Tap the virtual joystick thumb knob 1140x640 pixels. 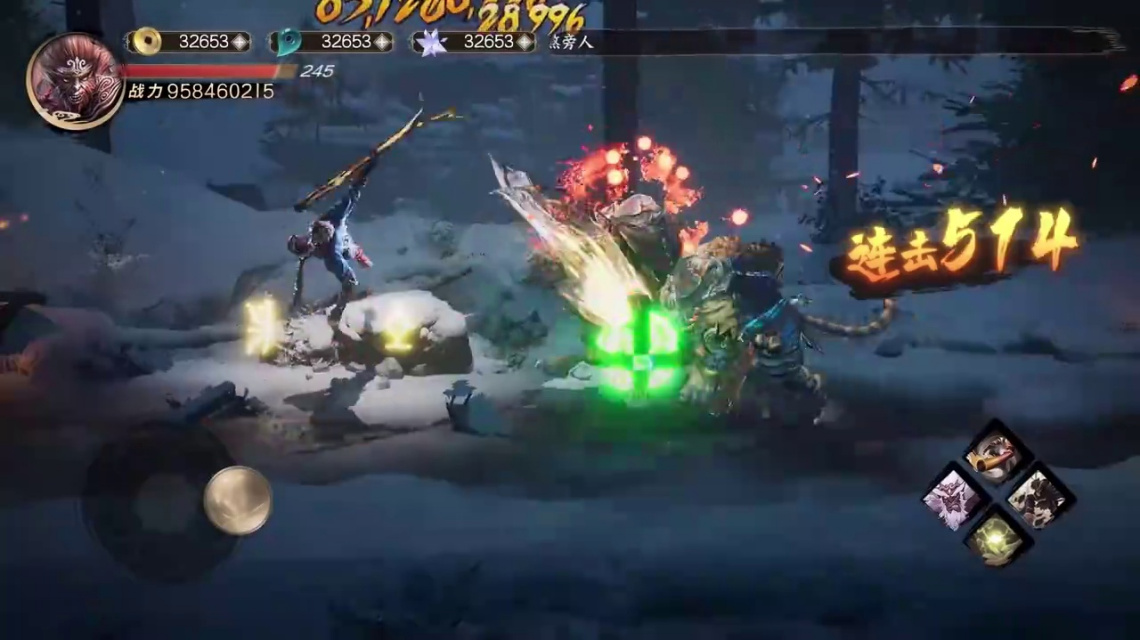coord(238,500)
